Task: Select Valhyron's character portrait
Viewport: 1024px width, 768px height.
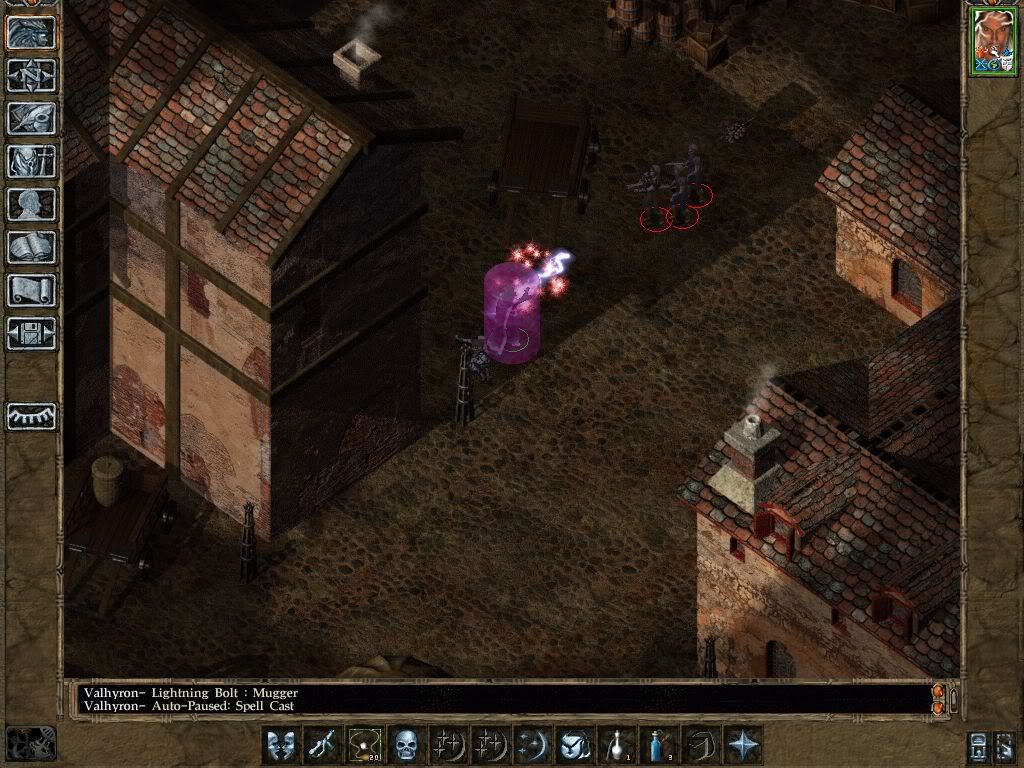Action: pyautogui.click(x=992, y=41)
